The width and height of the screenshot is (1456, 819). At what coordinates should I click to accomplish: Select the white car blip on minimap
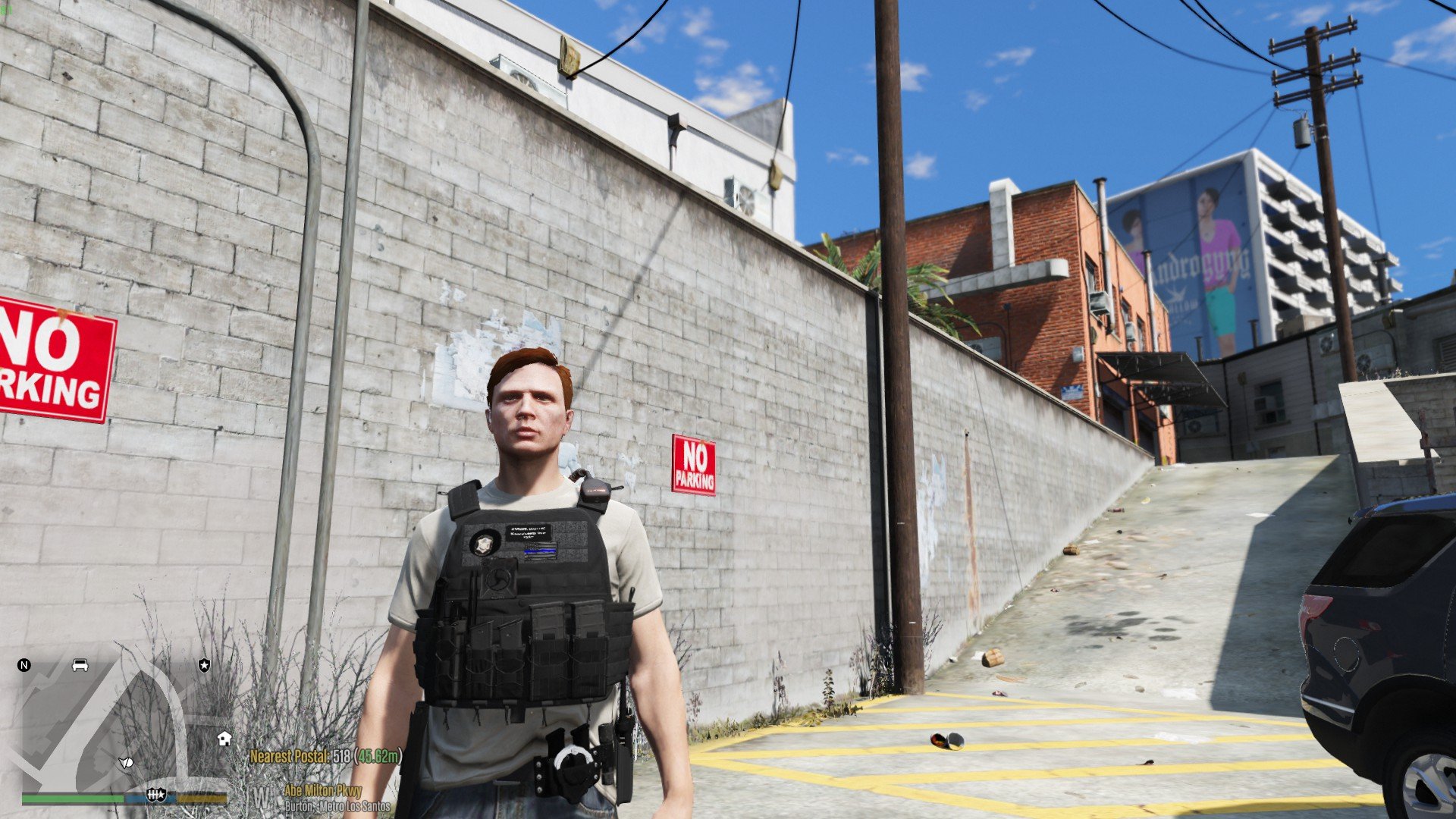point(80,665)
